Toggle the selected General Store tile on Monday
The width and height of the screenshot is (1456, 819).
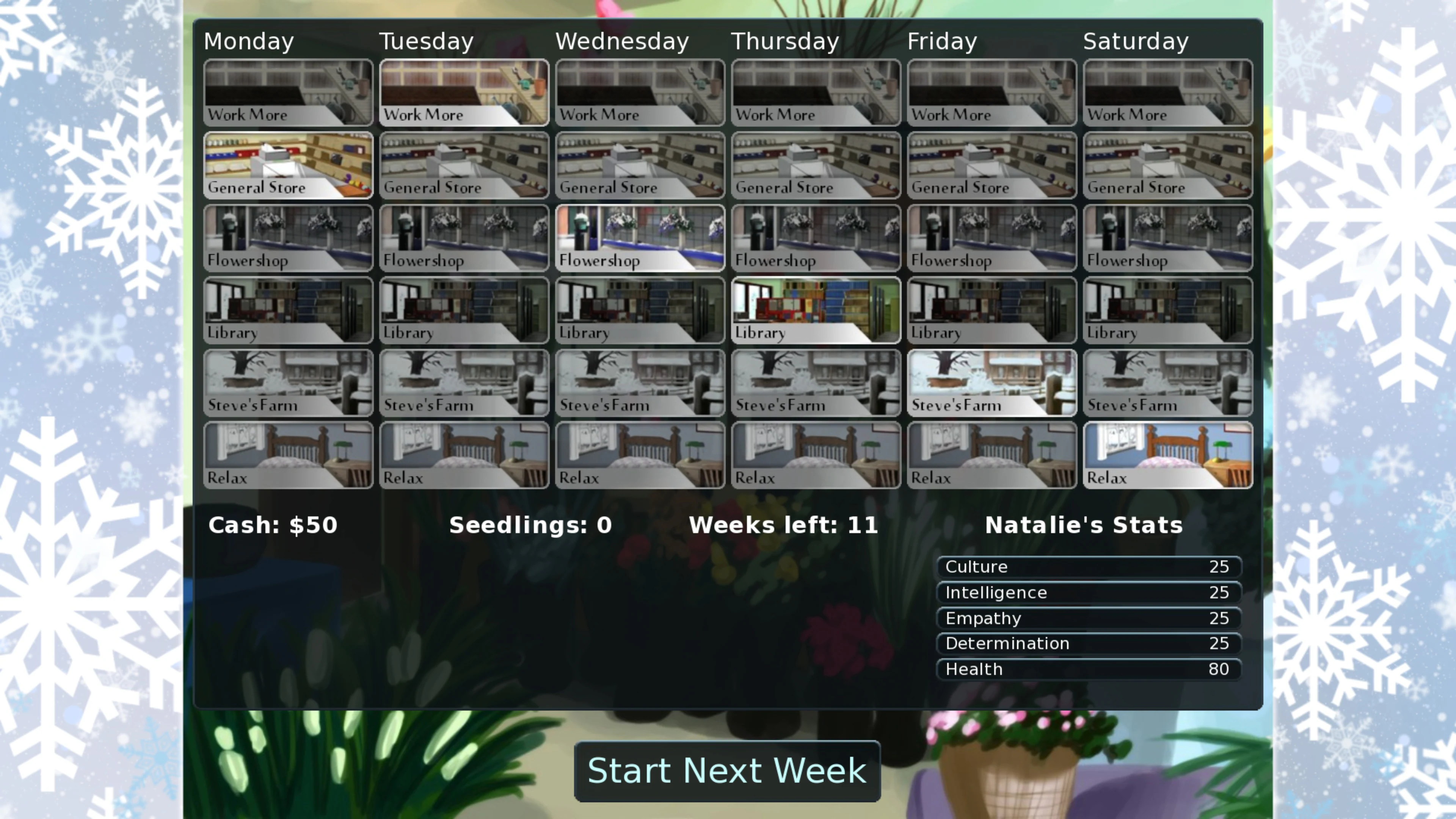pos(288,165)
